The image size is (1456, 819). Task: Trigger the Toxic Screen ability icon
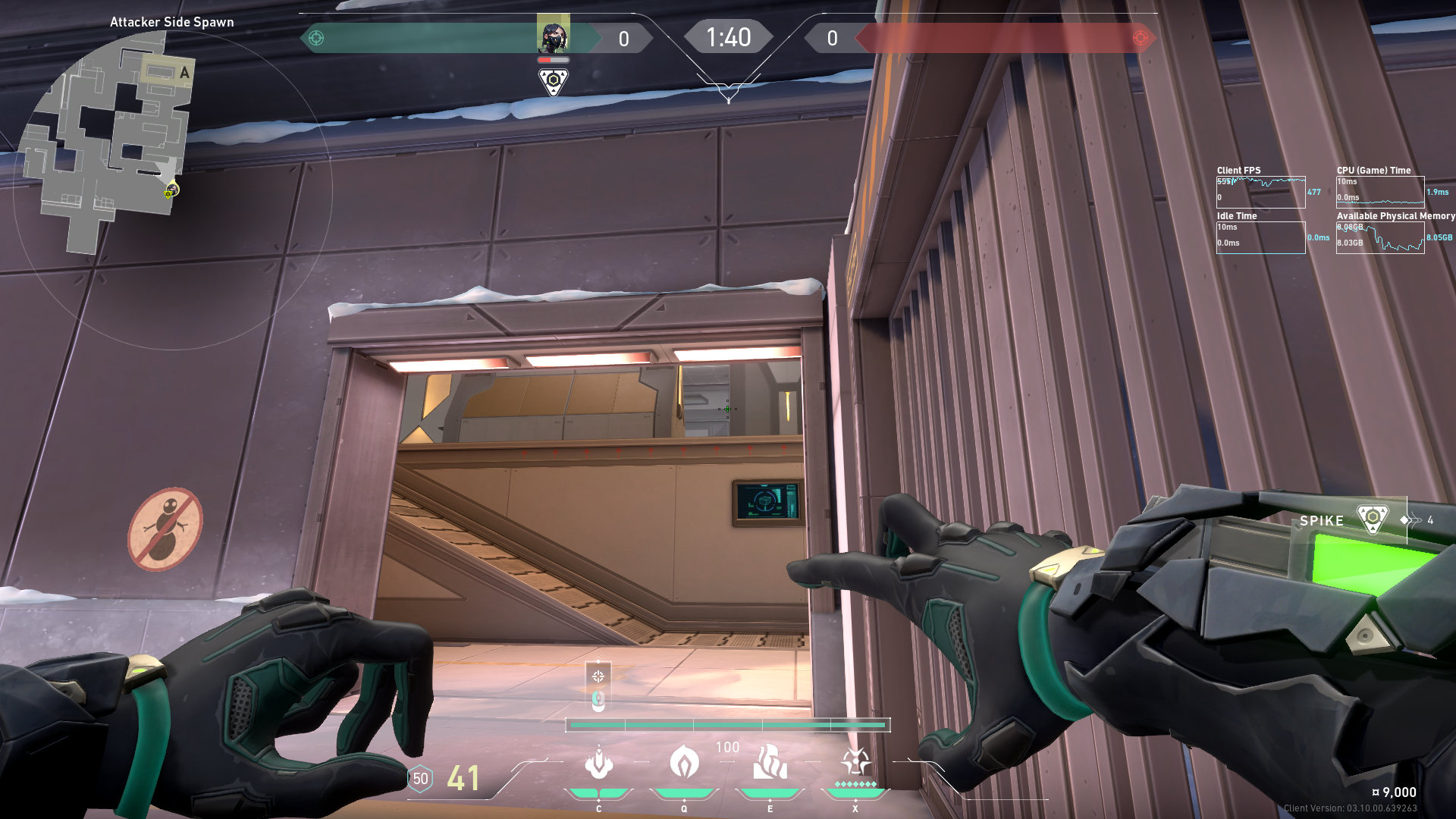click(x=770, y=763)
